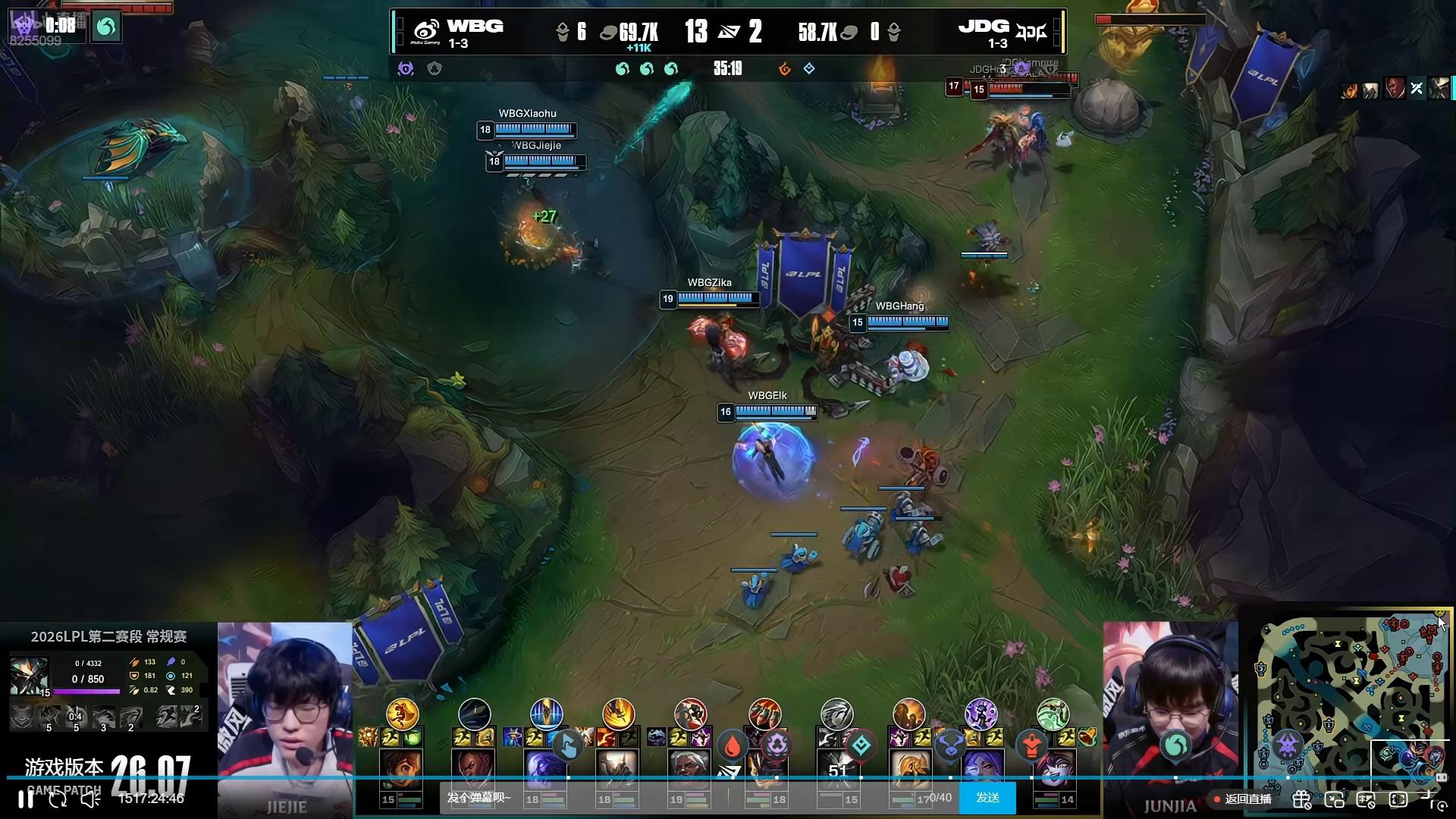Jump to the blue horned-monster timeline marker
This screenshot has height=819, width=1456.
(950, 746)
